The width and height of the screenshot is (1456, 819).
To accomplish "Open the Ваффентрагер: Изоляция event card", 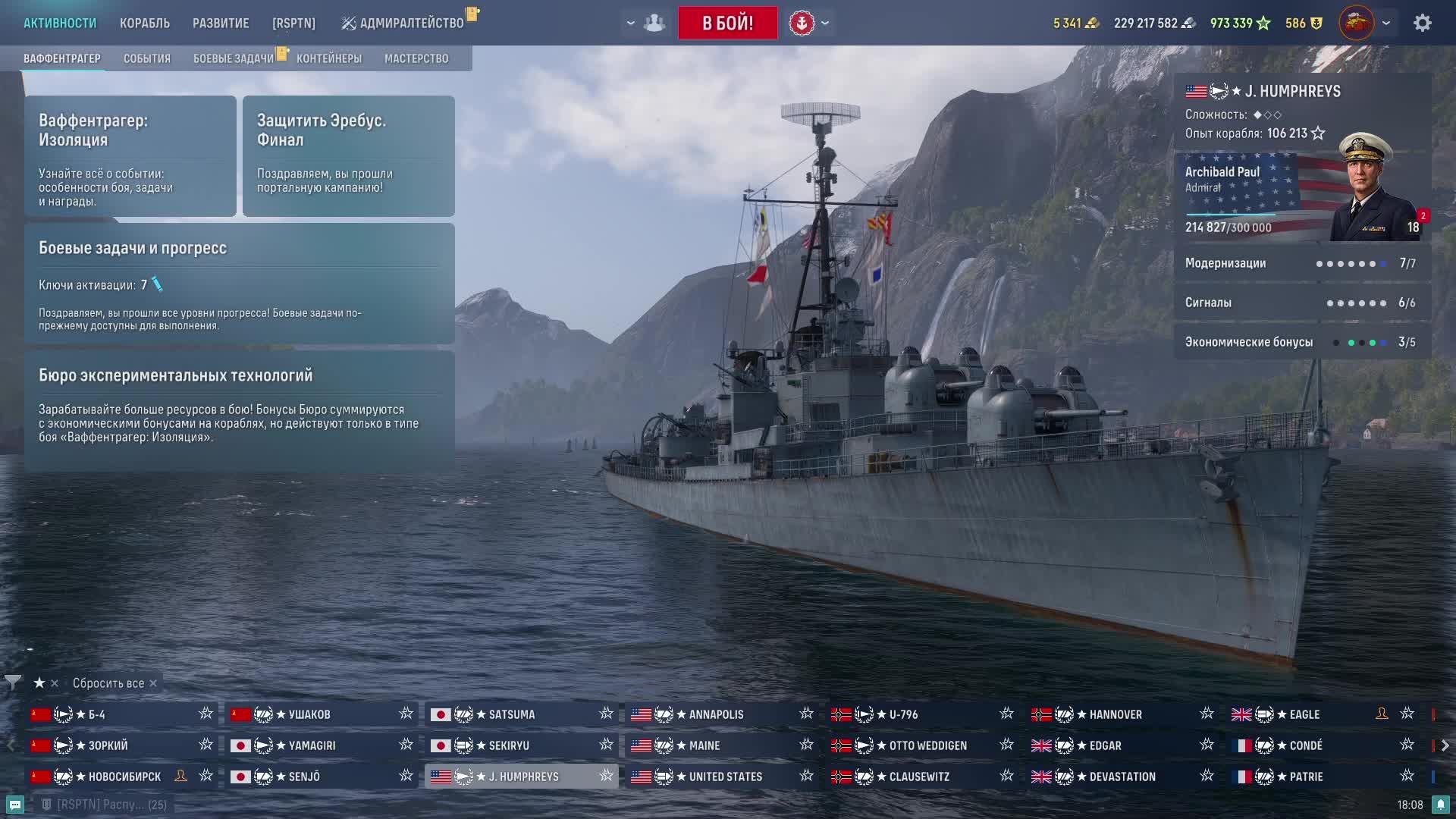I will click(x=130, y=156).
